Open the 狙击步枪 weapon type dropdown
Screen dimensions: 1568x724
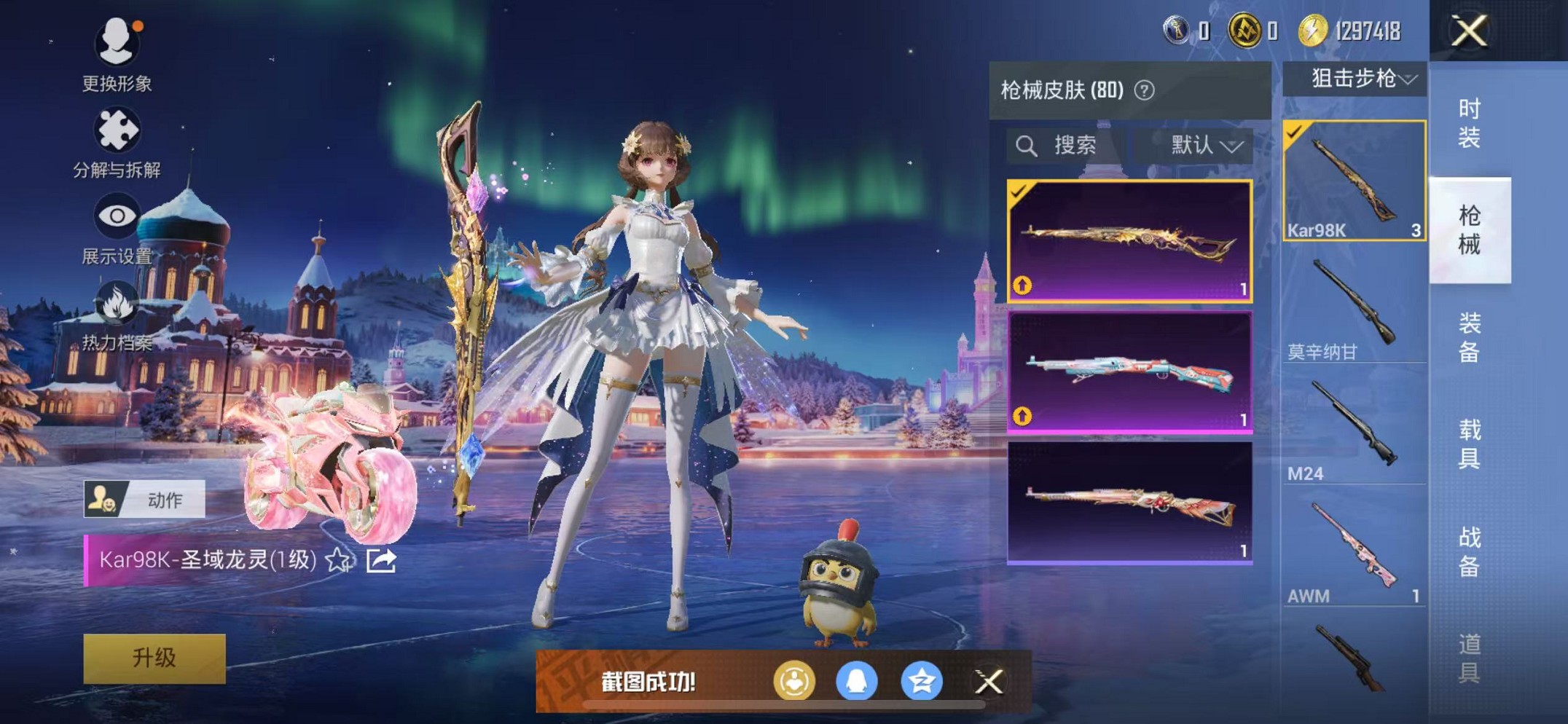tap(1355, 79)
